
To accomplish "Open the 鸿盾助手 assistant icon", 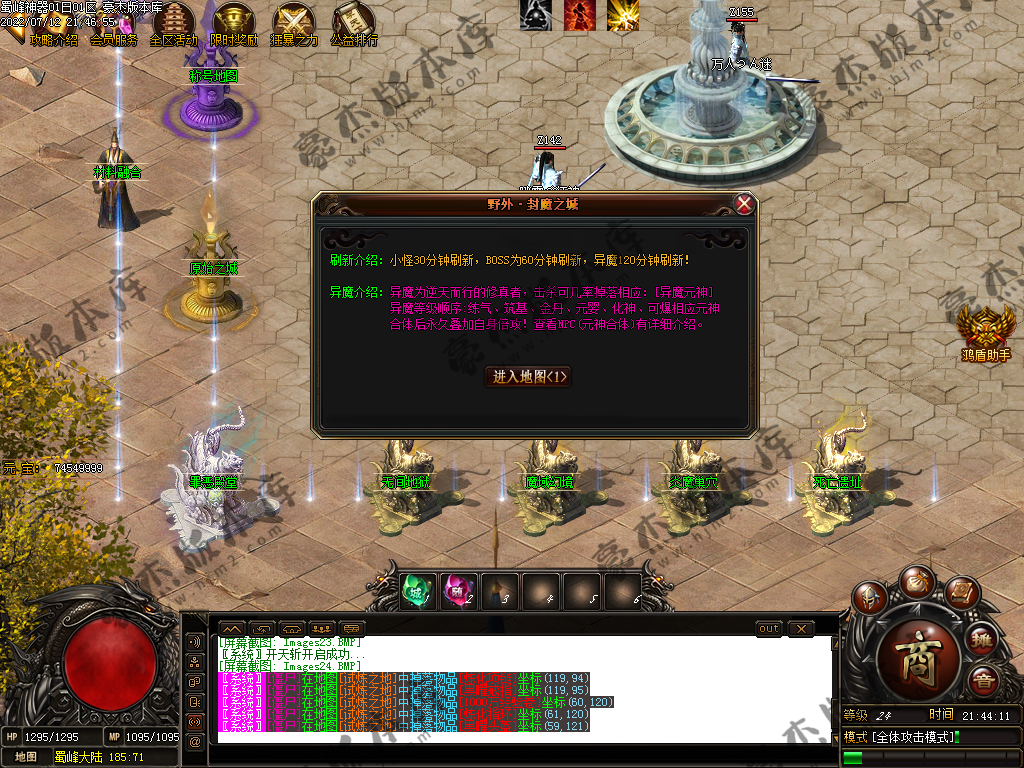I will [984, 326].
